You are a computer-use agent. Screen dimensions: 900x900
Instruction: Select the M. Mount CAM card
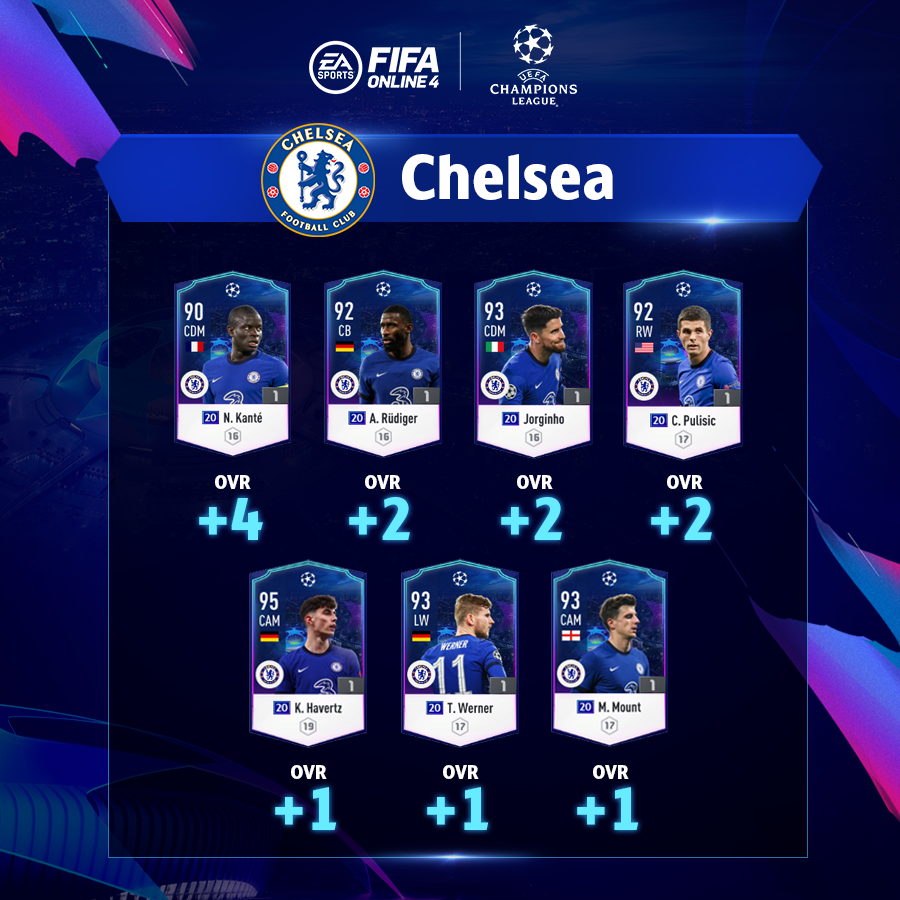coord(609,654)
